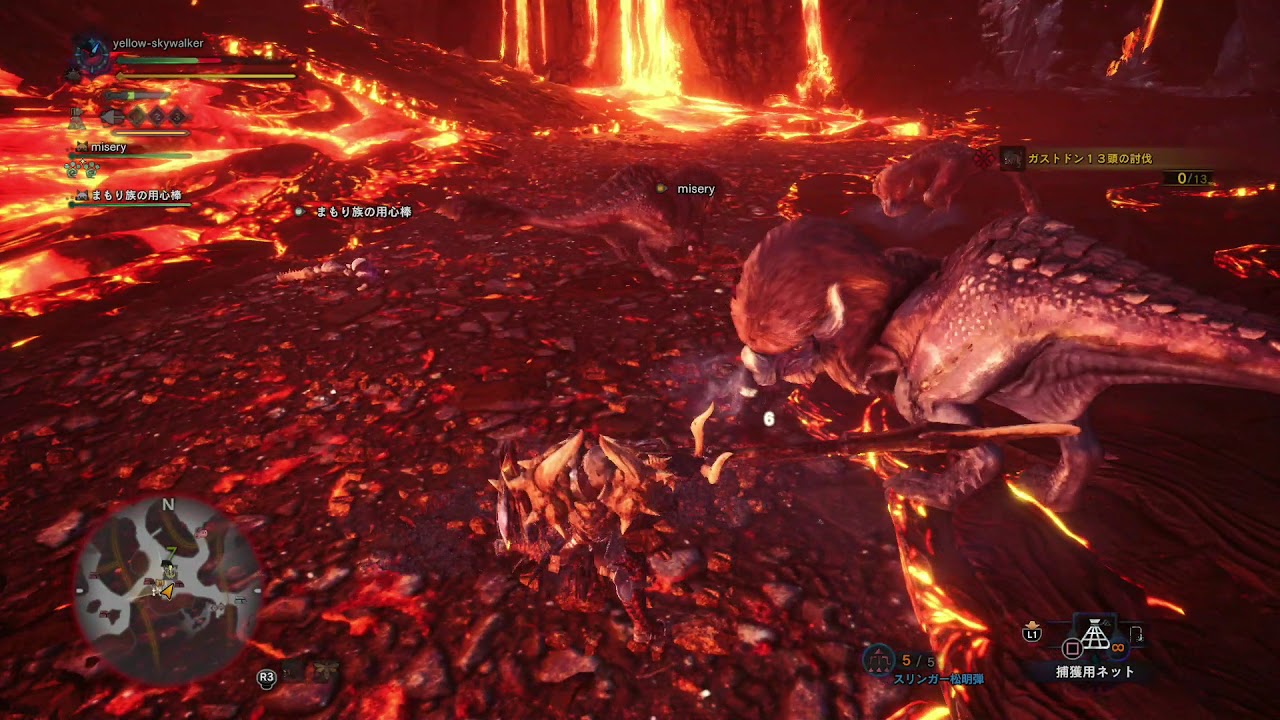
Task: Open the item selection arrow next to coating slots
Action: point(112,118)
